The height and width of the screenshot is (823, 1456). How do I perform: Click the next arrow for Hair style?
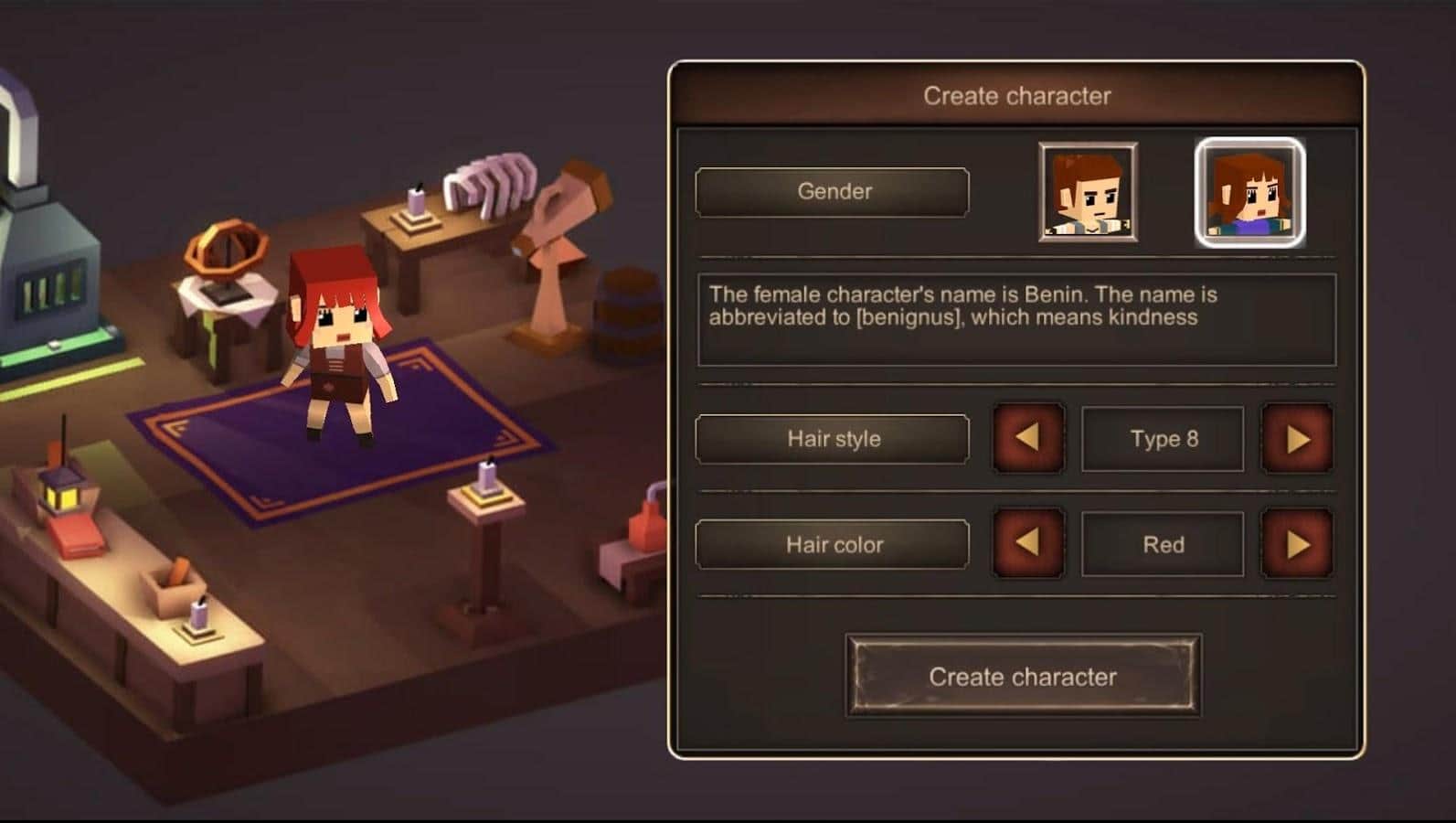[x=1297, y=439]
